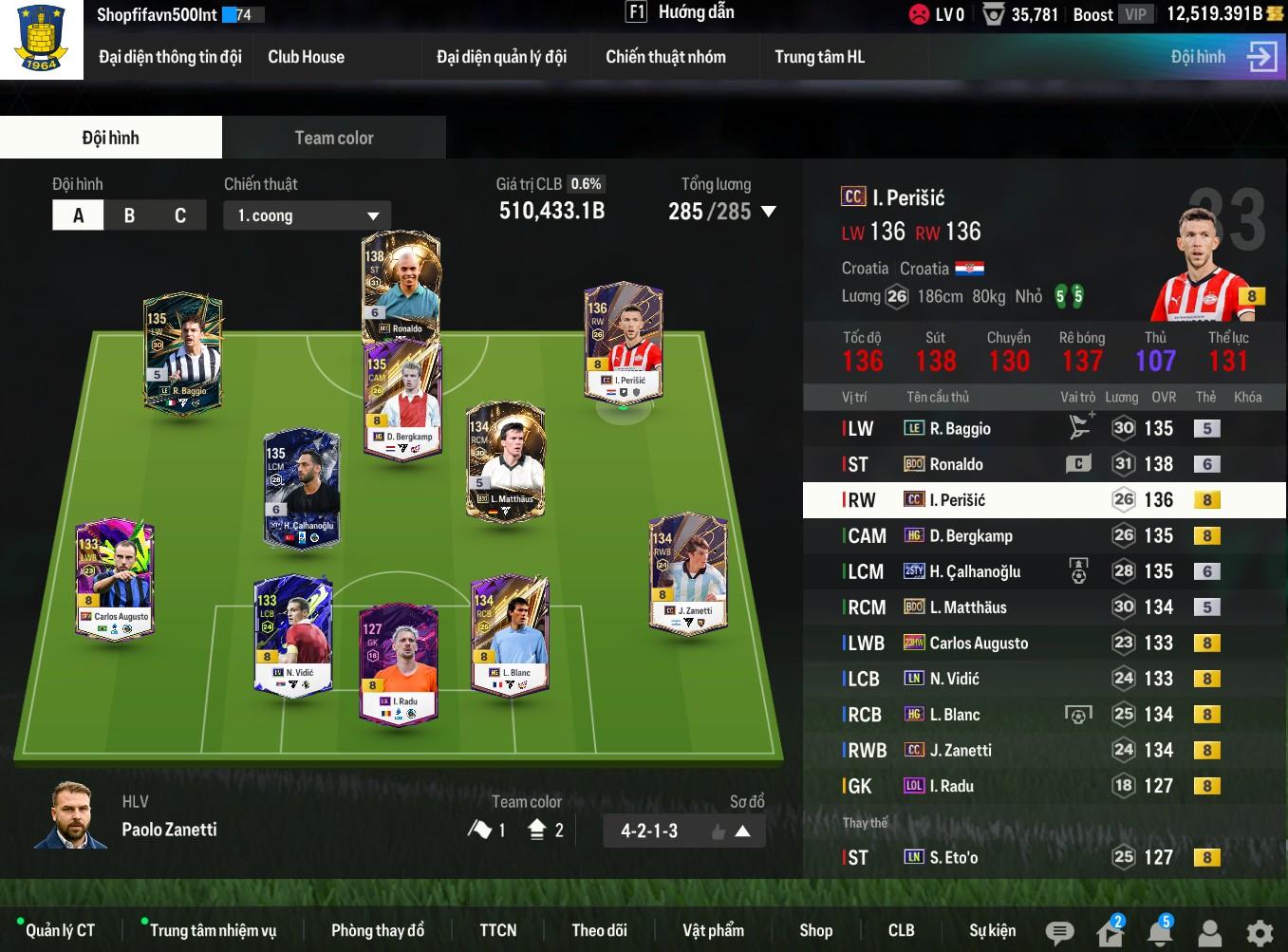This screenshot has height=952, width=1288.
Task: Pick the I. Radu goalkeeper card
Action: (399, 662)
